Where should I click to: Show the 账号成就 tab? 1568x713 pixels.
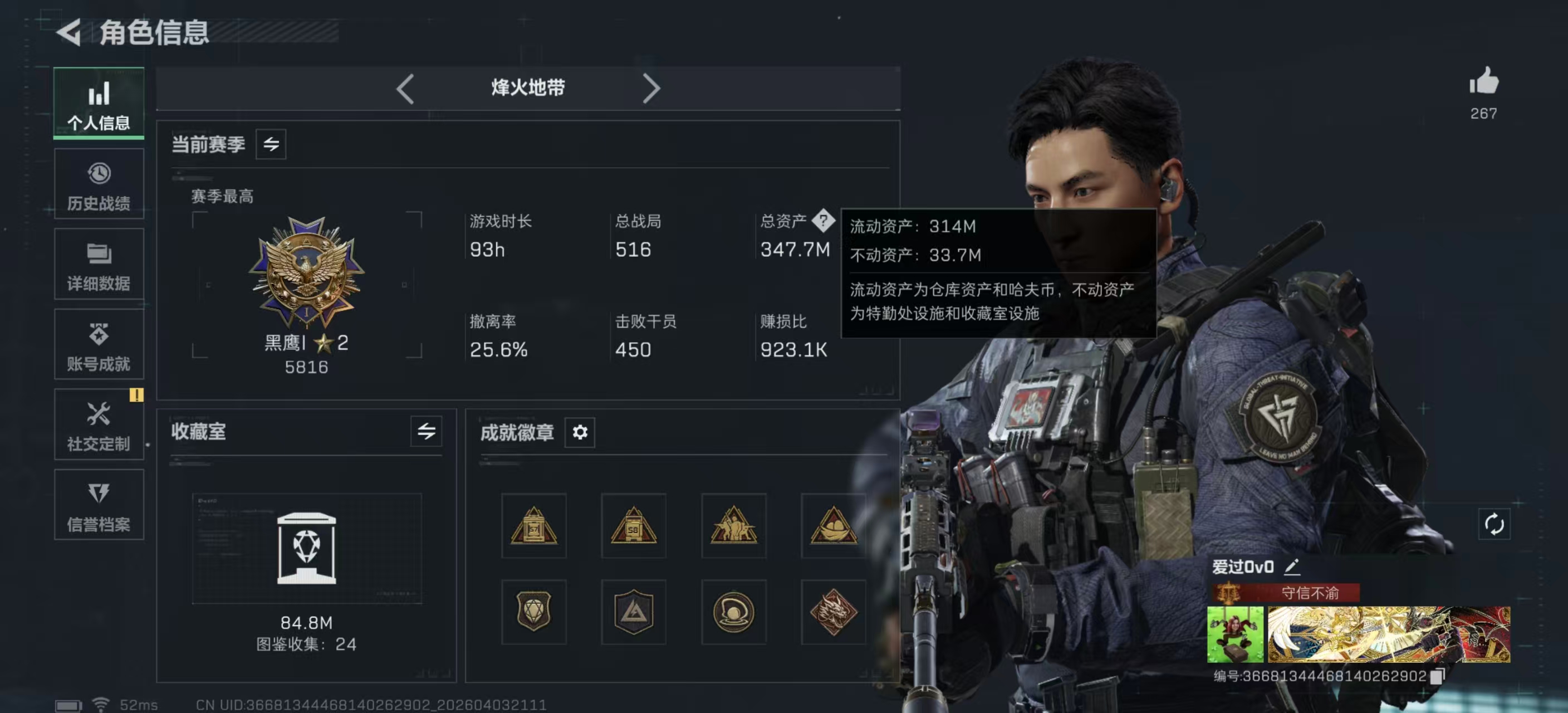click(99, 345)
